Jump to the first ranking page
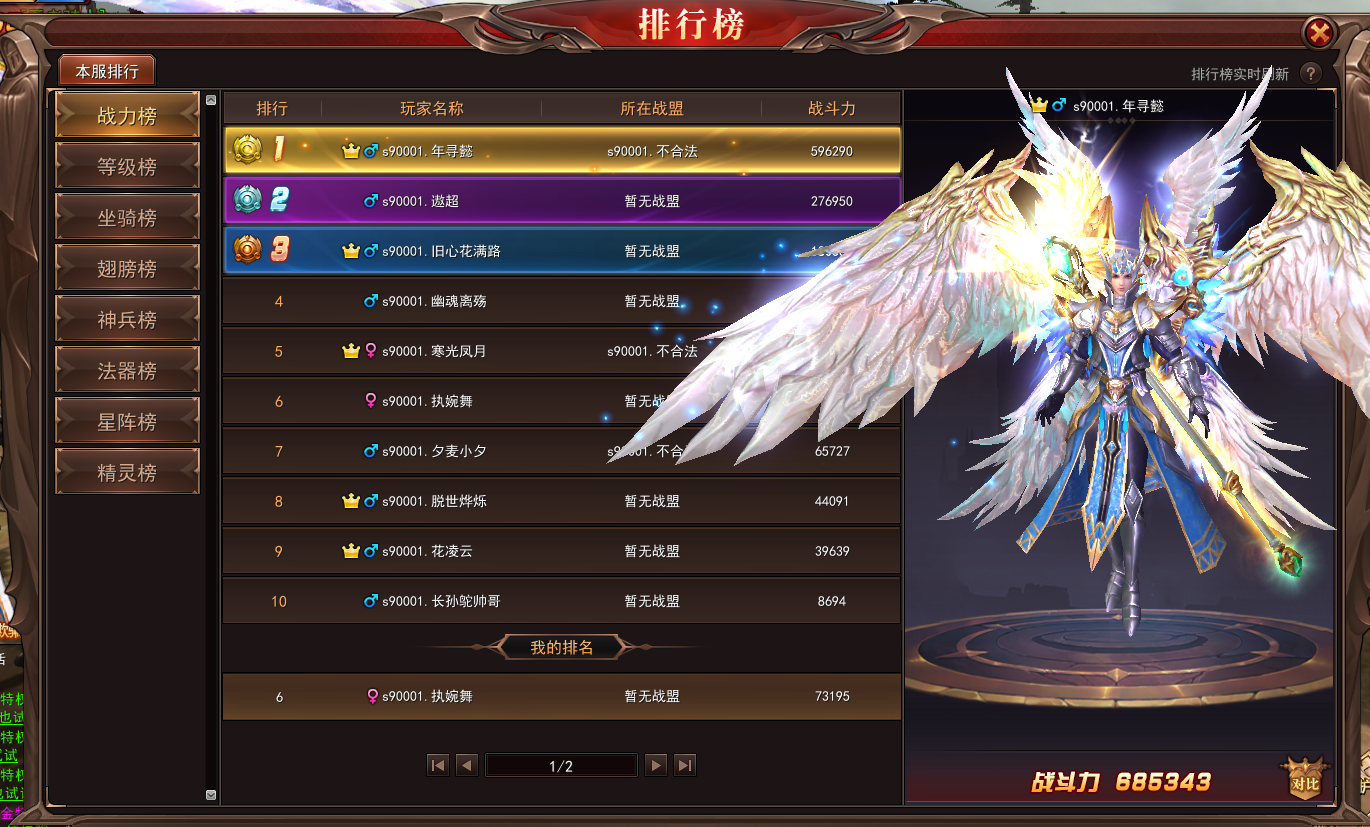Image resolution: width=1370 pixels, height=827 pixels. [437, 766]
